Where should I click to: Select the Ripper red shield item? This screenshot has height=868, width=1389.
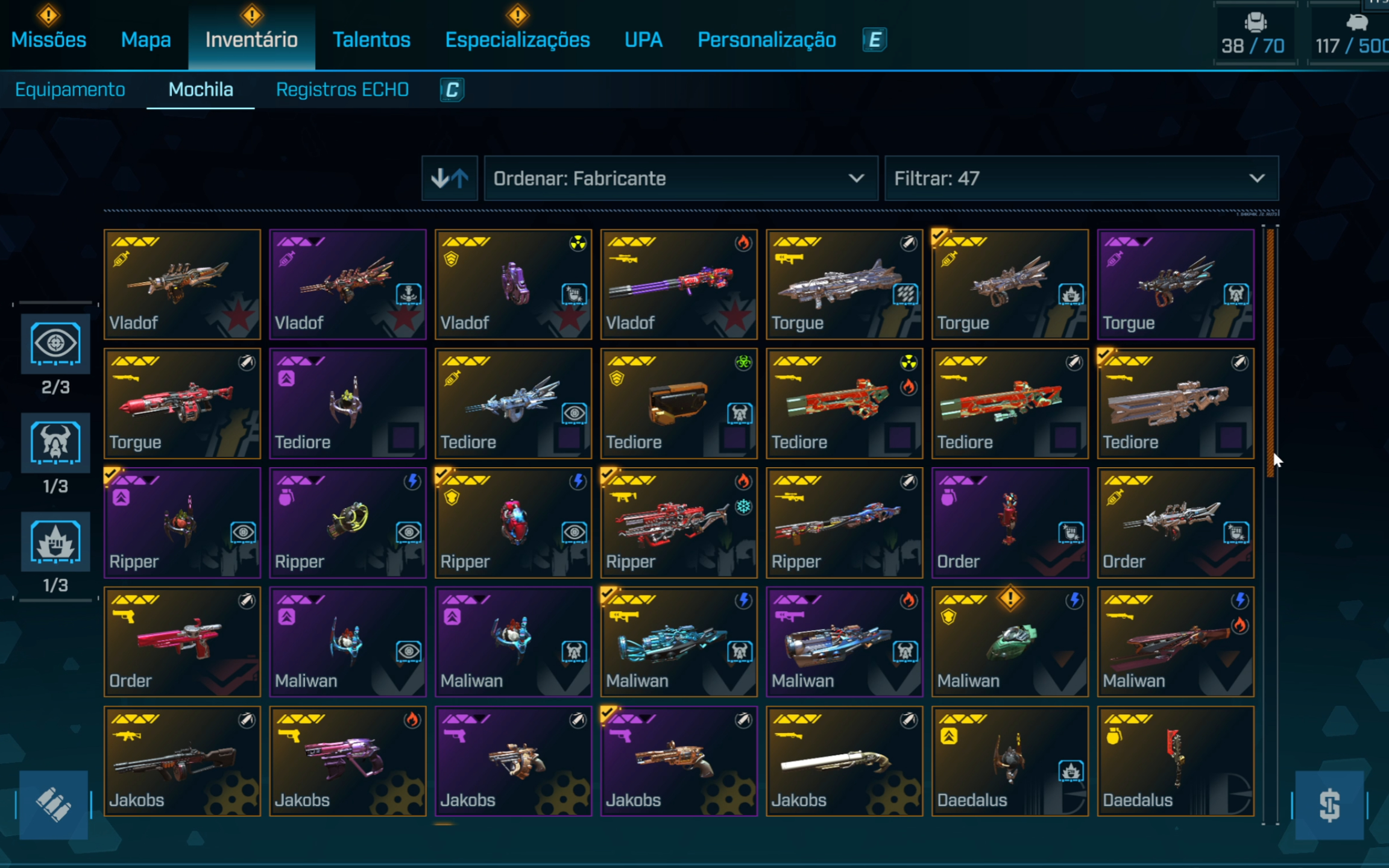[513, 523]
